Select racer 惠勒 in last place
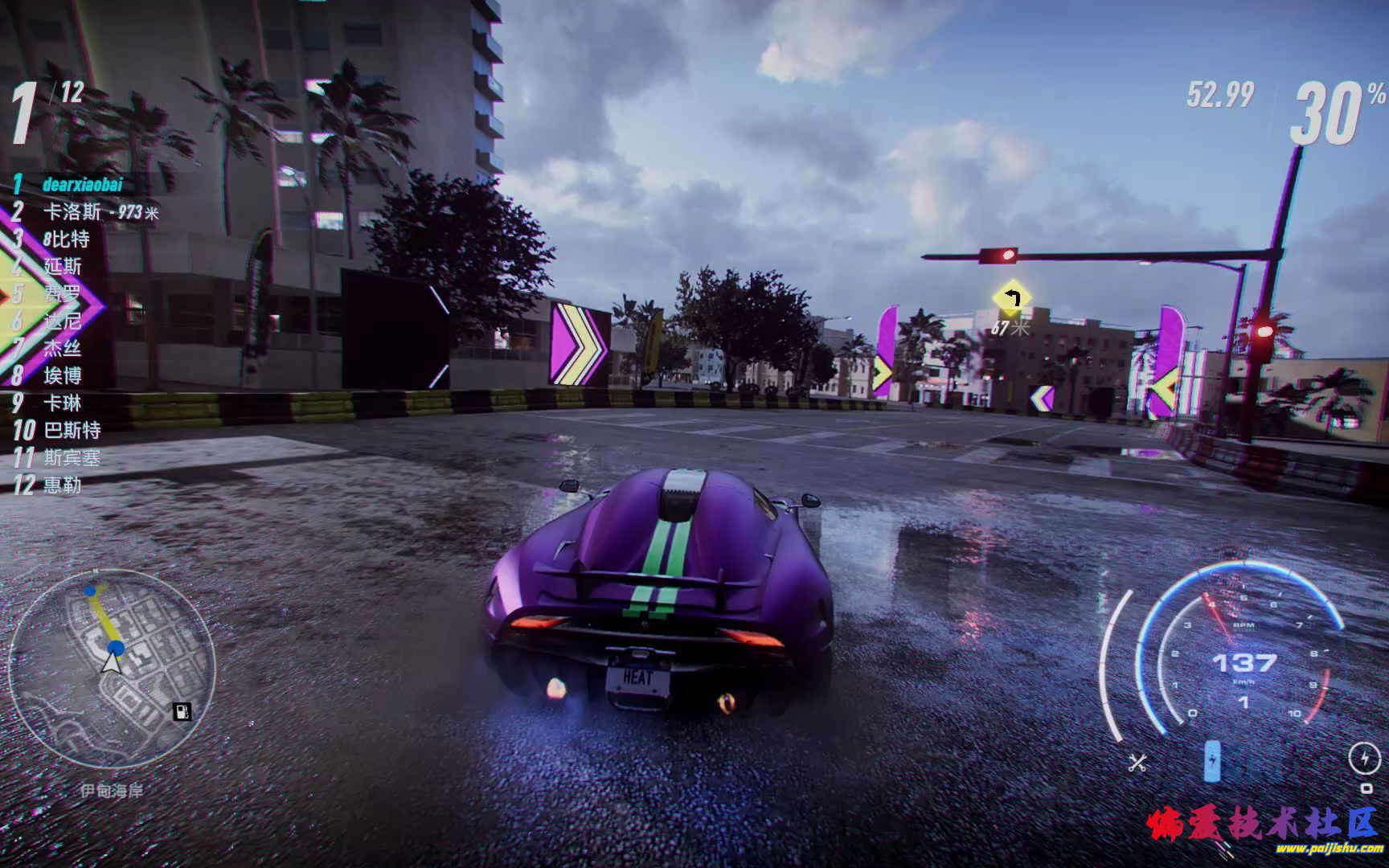The height and width of the screenshot is (868, 1389). [x=62, y=485]
